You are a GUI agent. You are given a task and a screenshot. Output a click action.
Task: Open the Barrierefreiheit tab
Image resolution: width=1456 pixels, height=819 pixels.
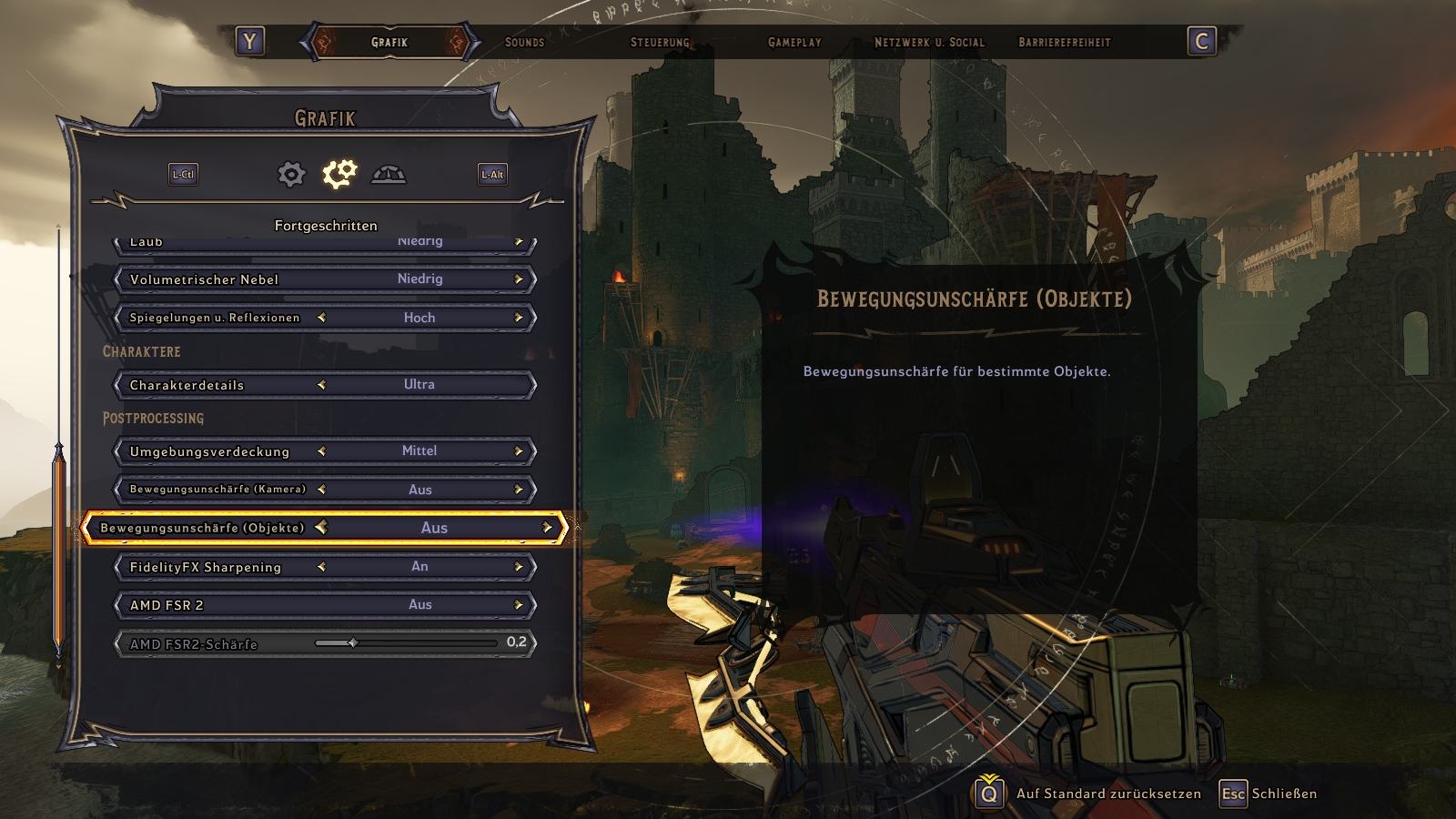[1065, 42]
